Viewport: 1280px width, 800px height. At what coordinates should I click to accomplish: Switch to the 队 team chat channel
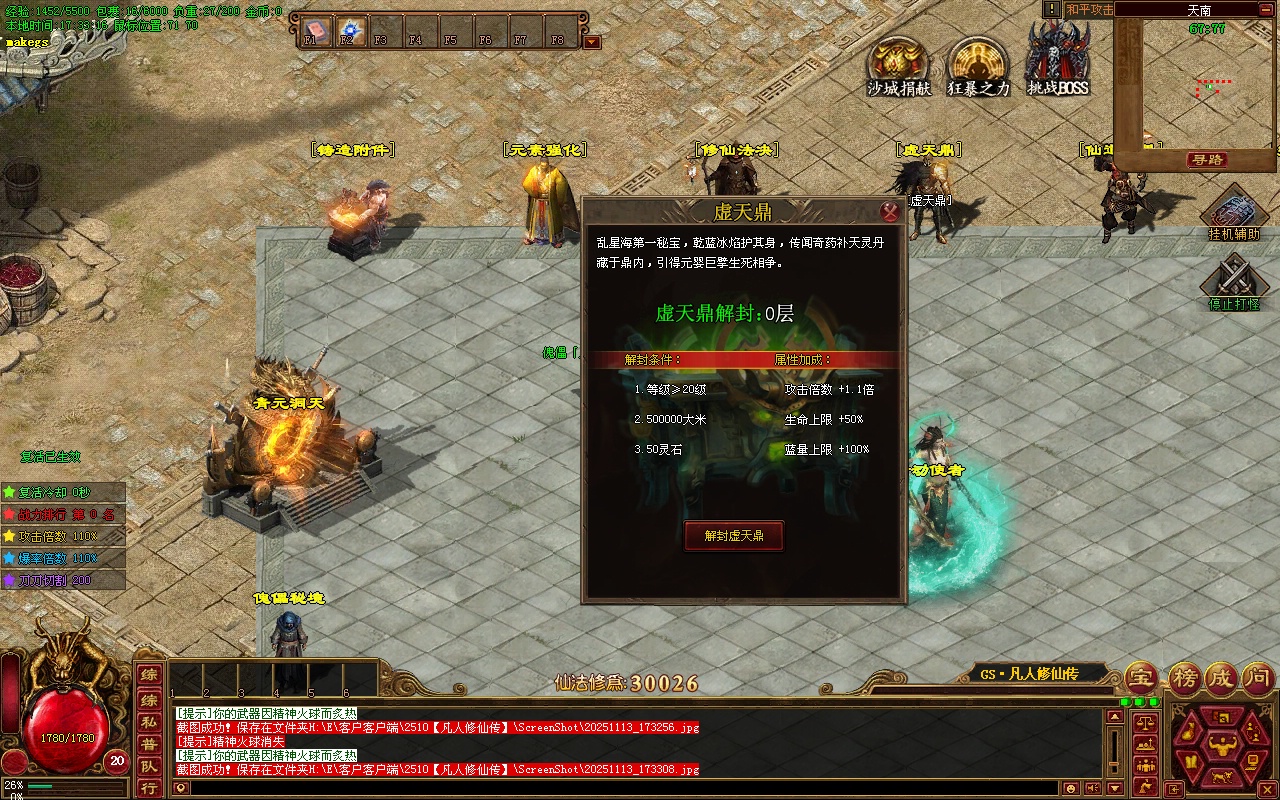tap(148, 766)
